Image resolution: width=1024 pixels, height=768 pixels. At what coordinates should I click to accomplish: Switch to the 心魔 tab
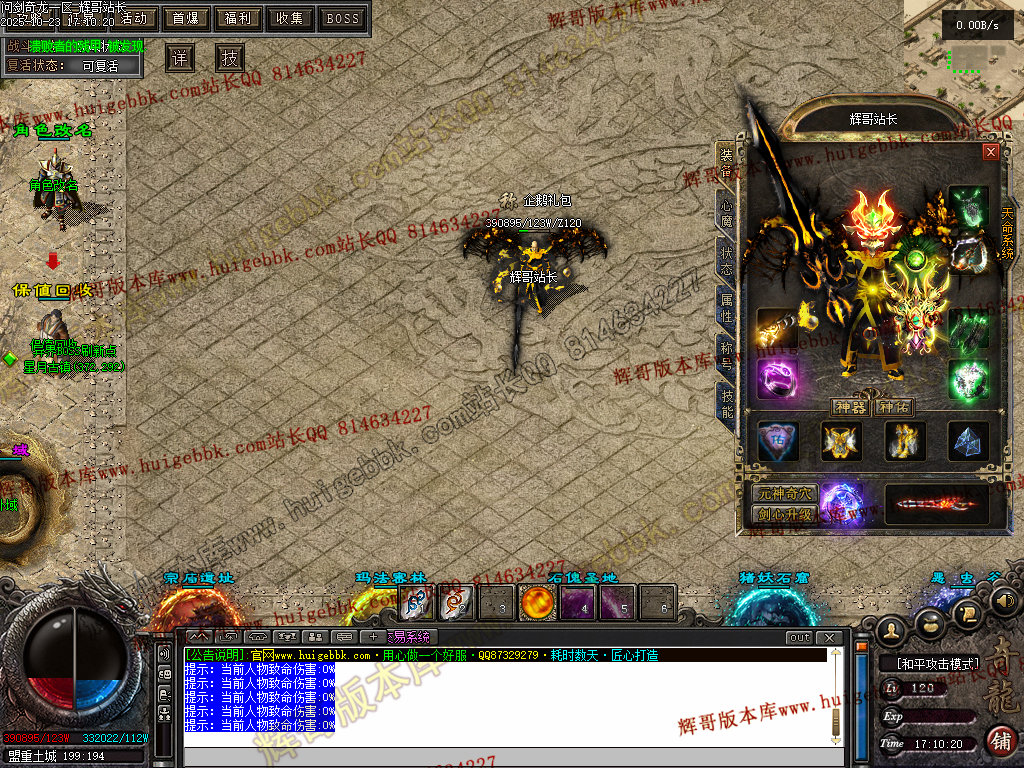[x=727, y=211]
